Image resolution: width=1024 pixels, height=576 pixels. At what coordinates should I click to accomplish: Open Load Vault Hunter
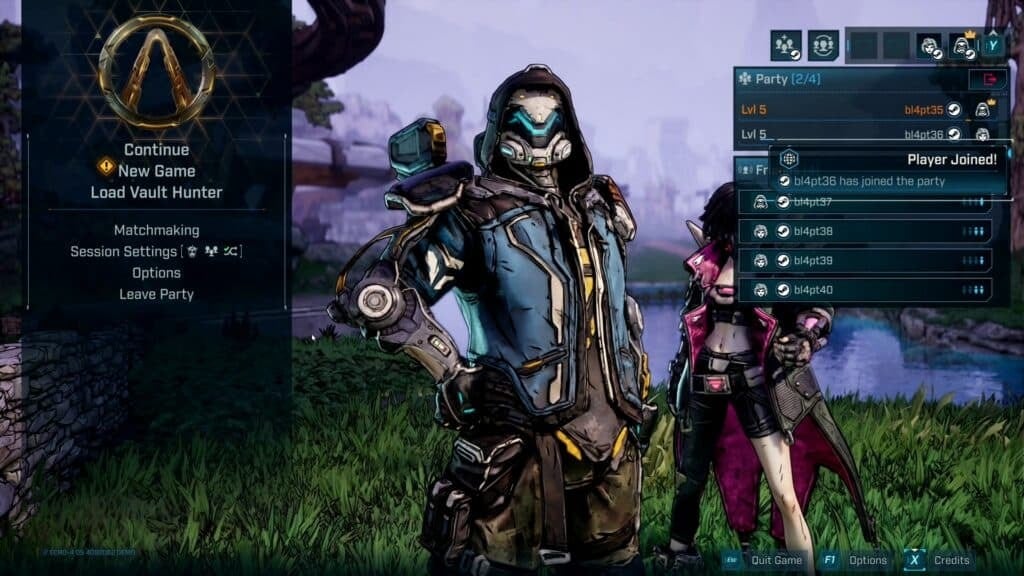click(x=156, y=192)
